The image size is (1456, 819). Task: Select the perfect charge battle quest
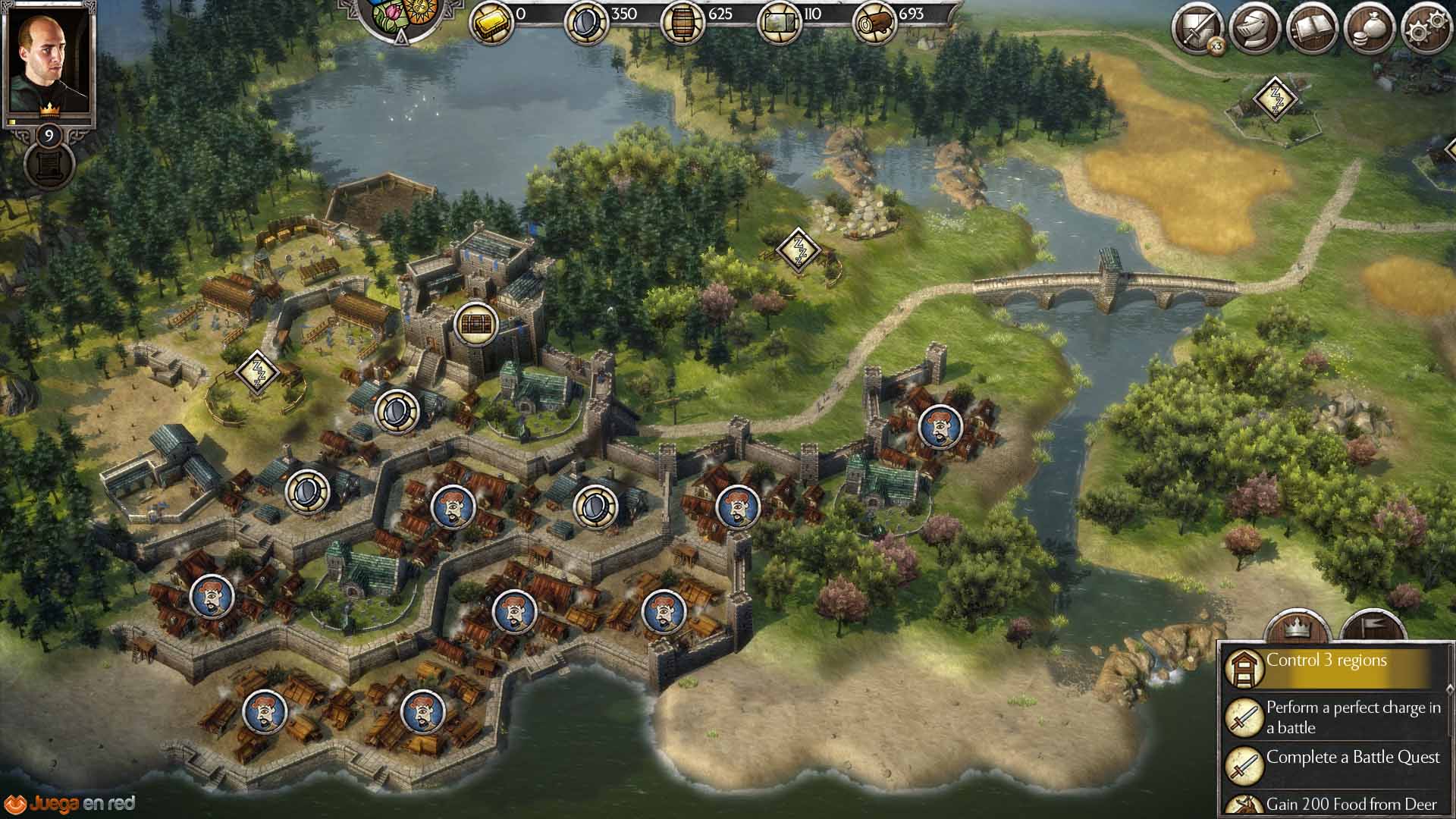(1335, 717)
